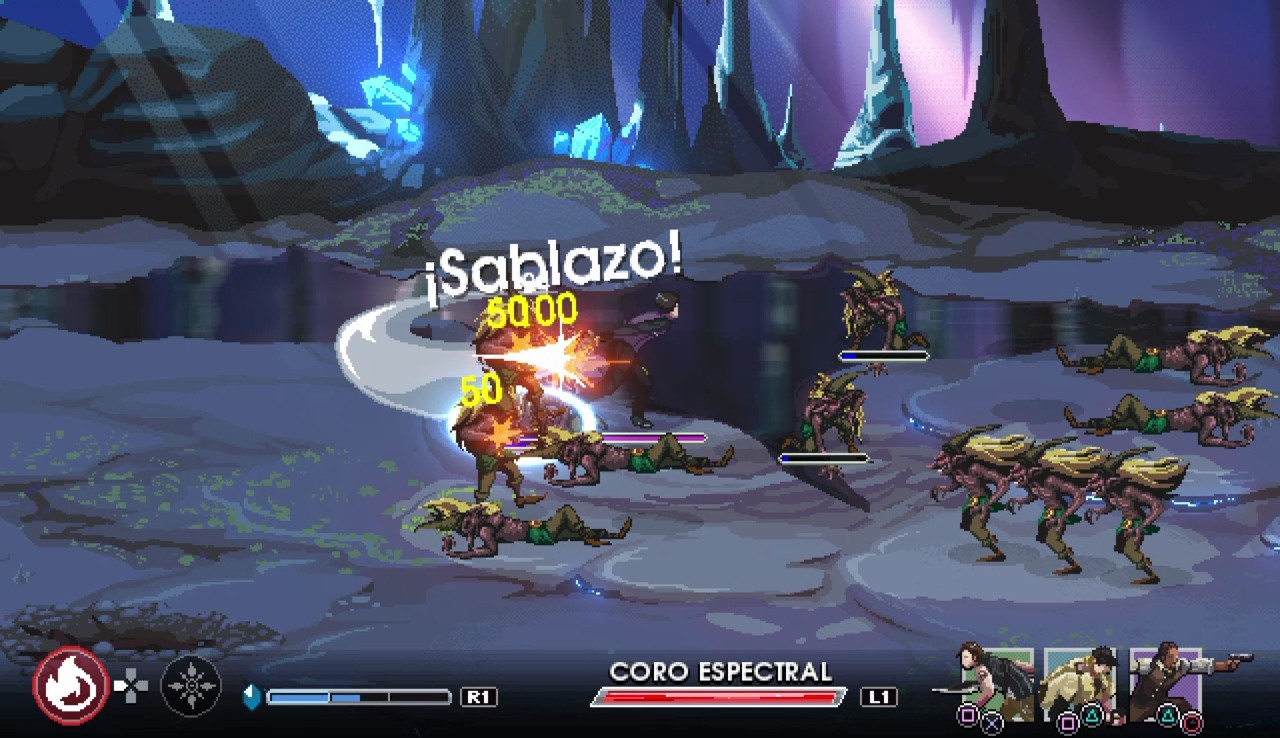1280x738 pixels.
Task: Activate the red flame ability icon
Action: point(71,686)
